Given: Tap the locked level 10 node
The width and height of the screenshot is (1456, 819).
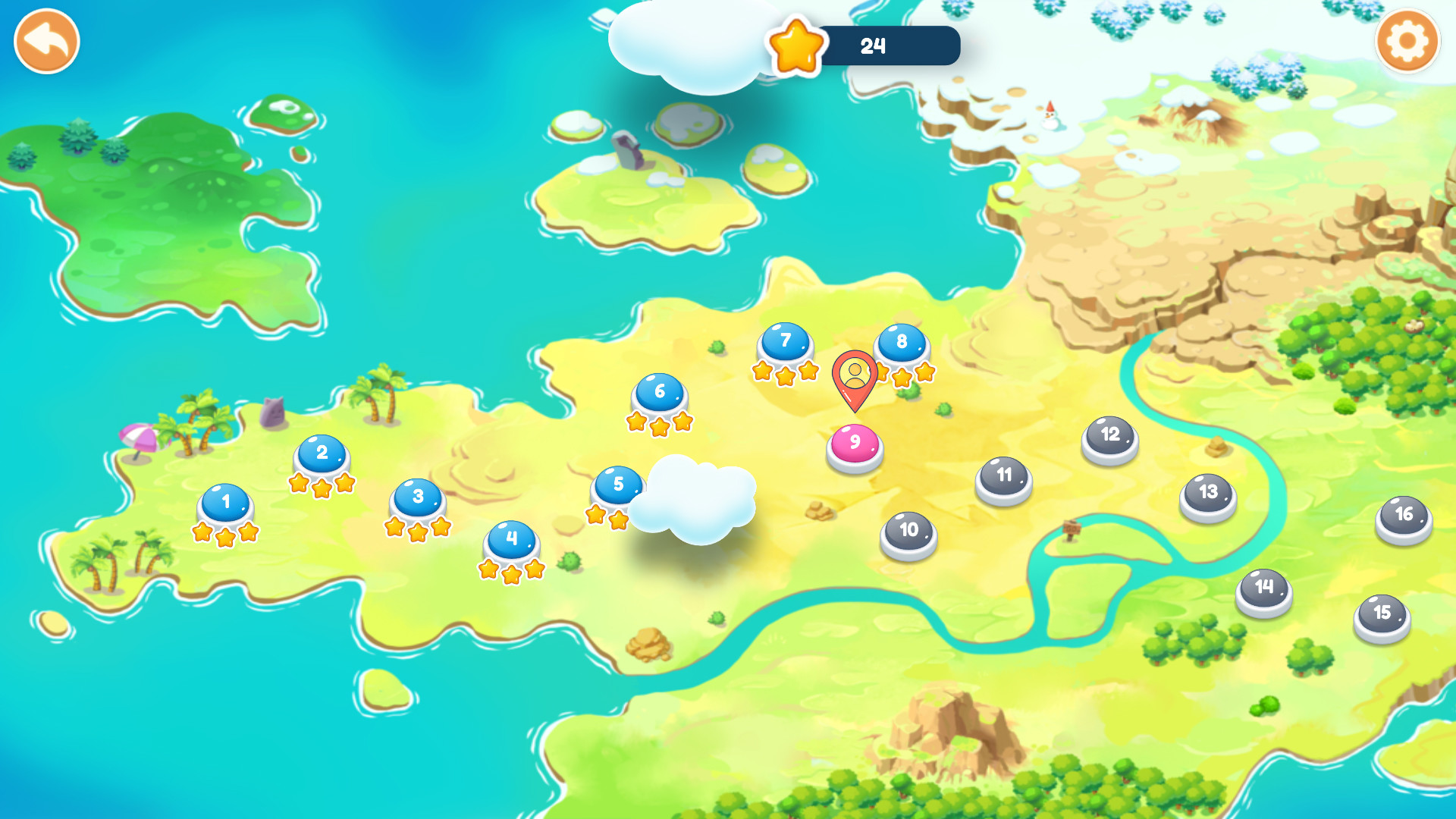Looking at the screenshot, I should point(908,532).
